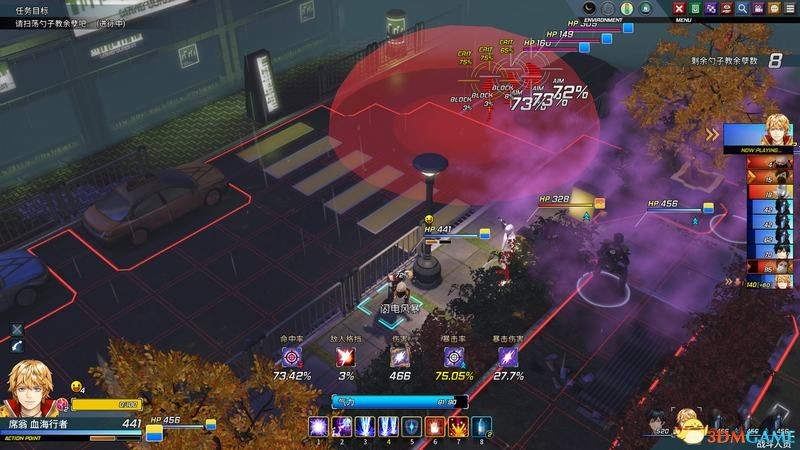Click the crescent moon environment icon

pyautogui.click(x=590, y=8)
